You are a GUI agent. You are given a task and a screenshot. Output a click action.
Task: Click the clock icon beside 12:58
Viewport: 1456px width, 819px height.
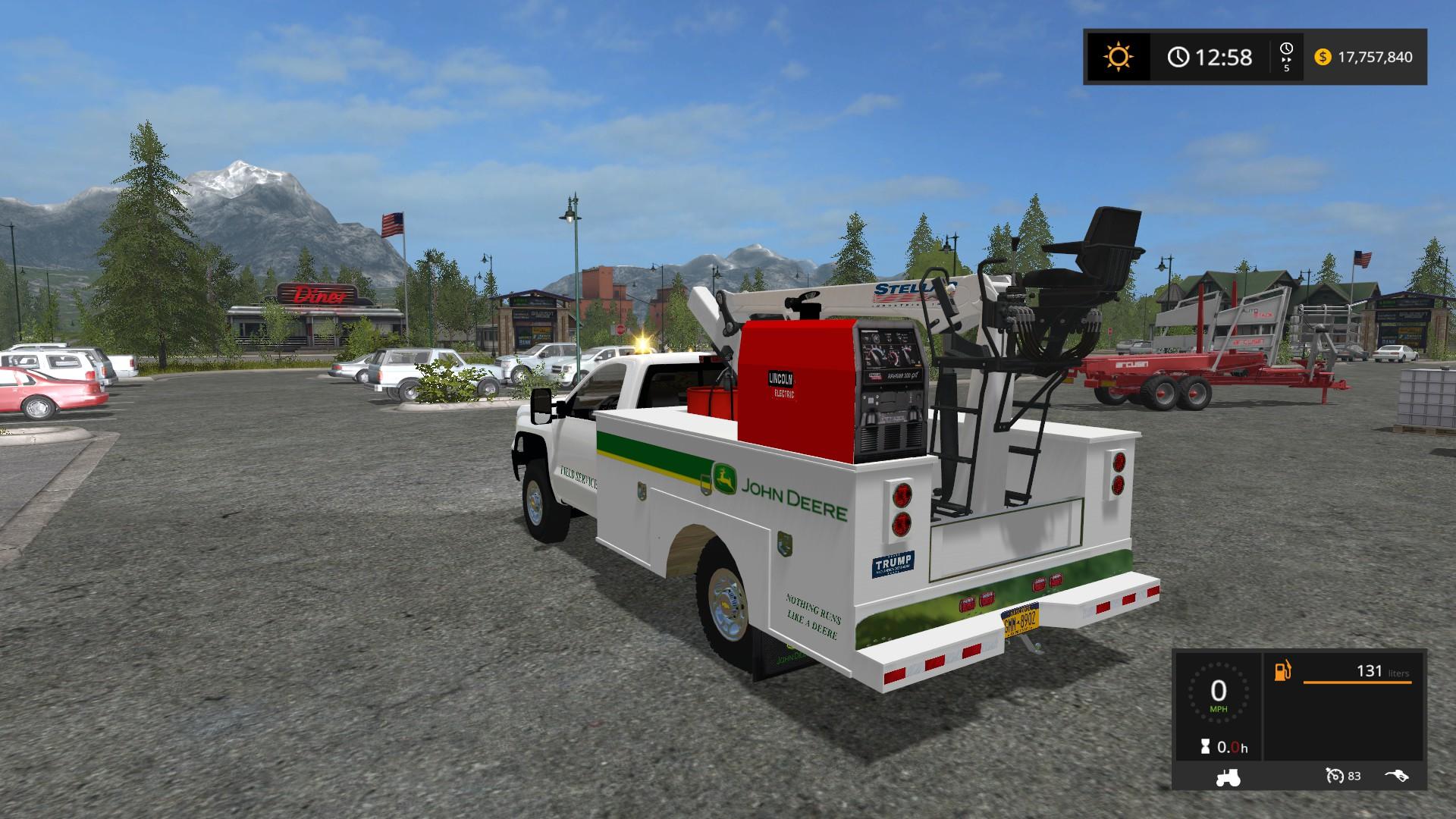click(x=1180, y=57)
